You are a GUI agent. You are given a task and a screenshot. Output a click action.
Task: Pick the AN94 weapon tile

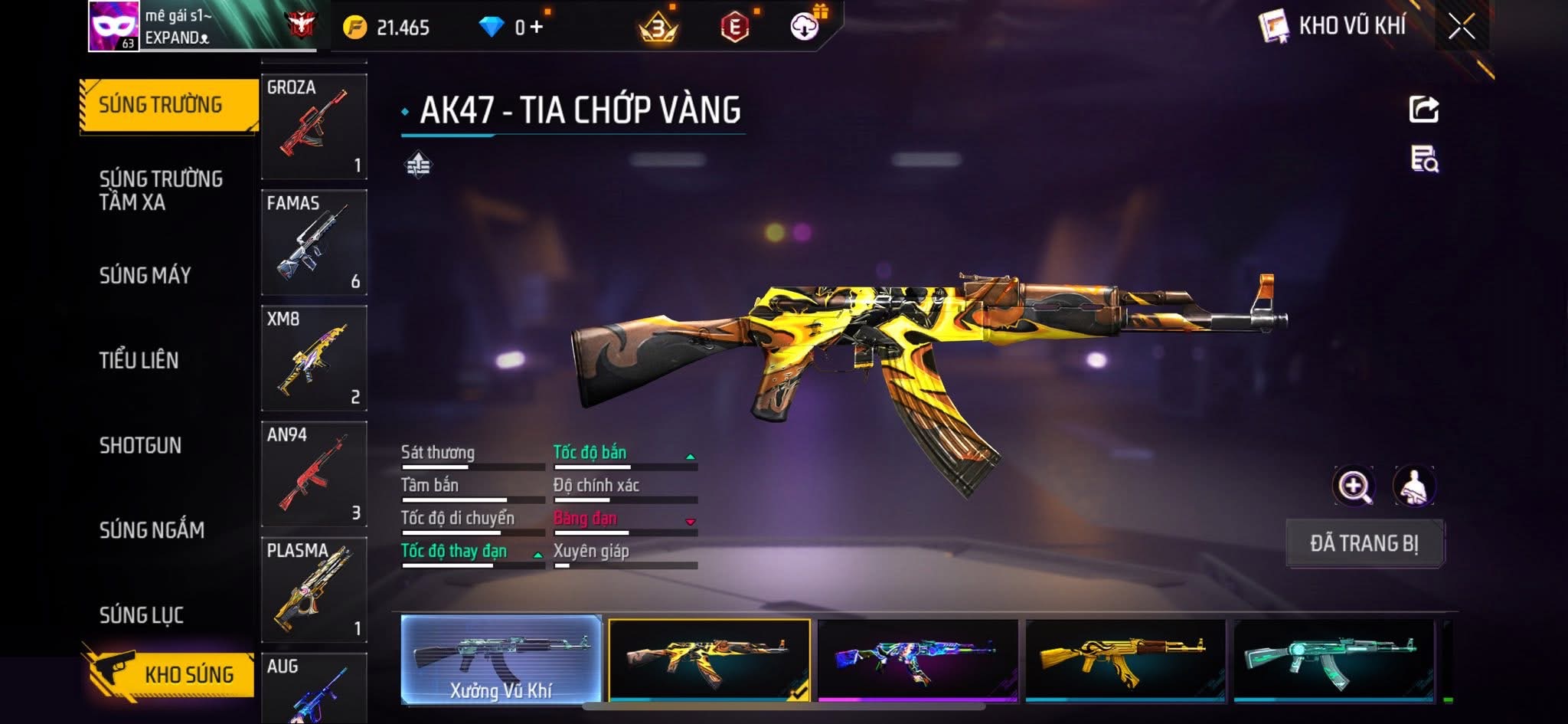point(314,473)
